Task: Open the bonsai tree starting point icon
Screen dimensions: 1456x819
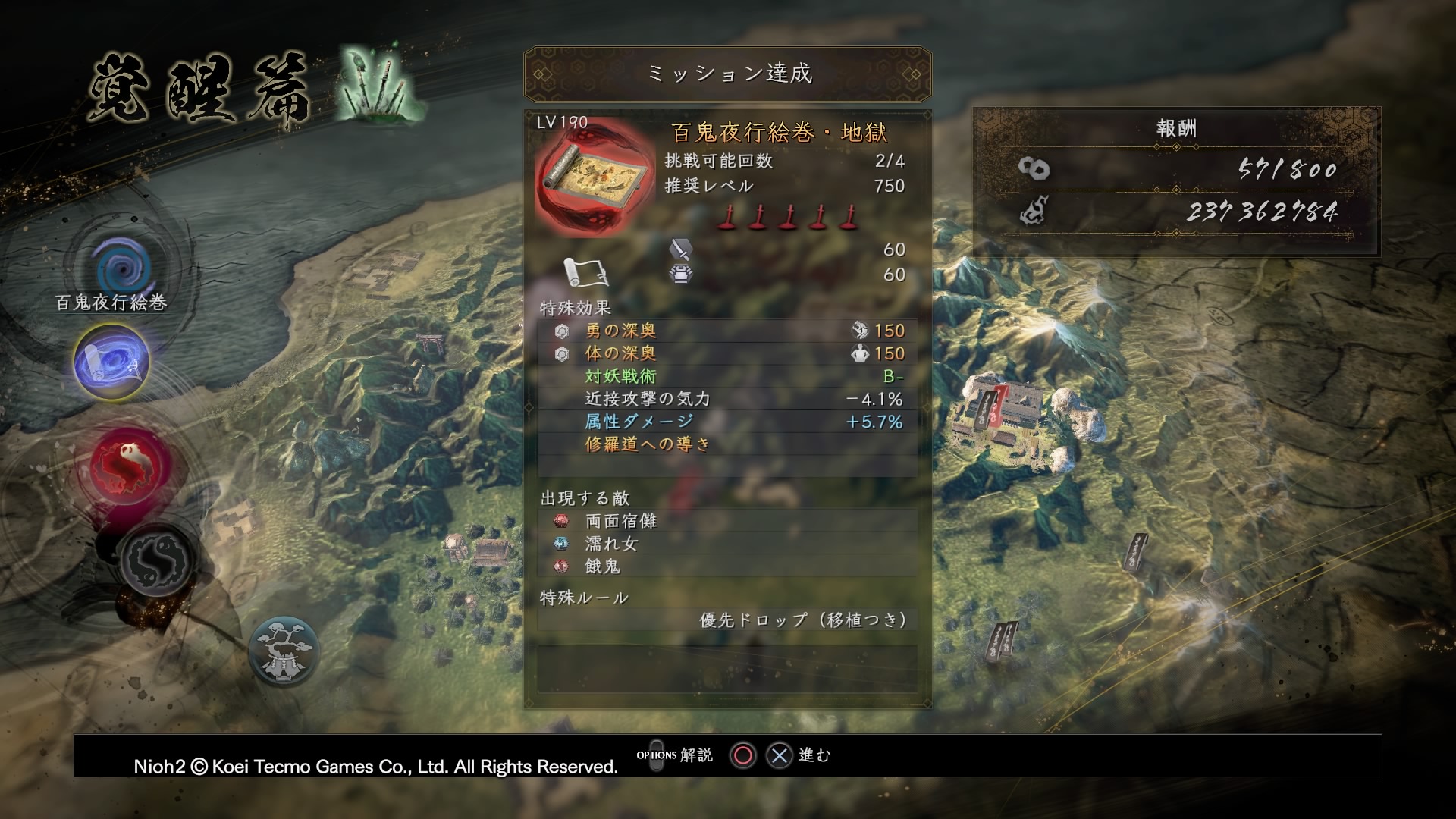Action: (x=284, y=650)
